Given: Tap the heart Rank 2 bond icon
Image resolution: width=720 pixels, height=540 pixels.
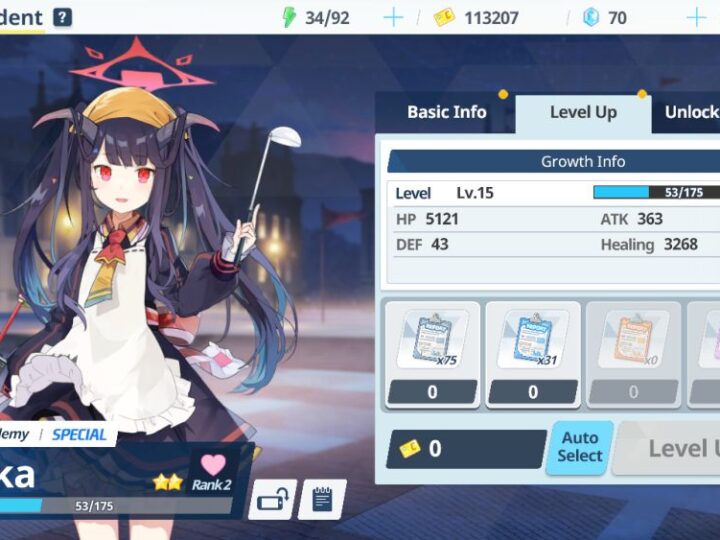Looking at the screenshot, I should click(x=212, y=472).
